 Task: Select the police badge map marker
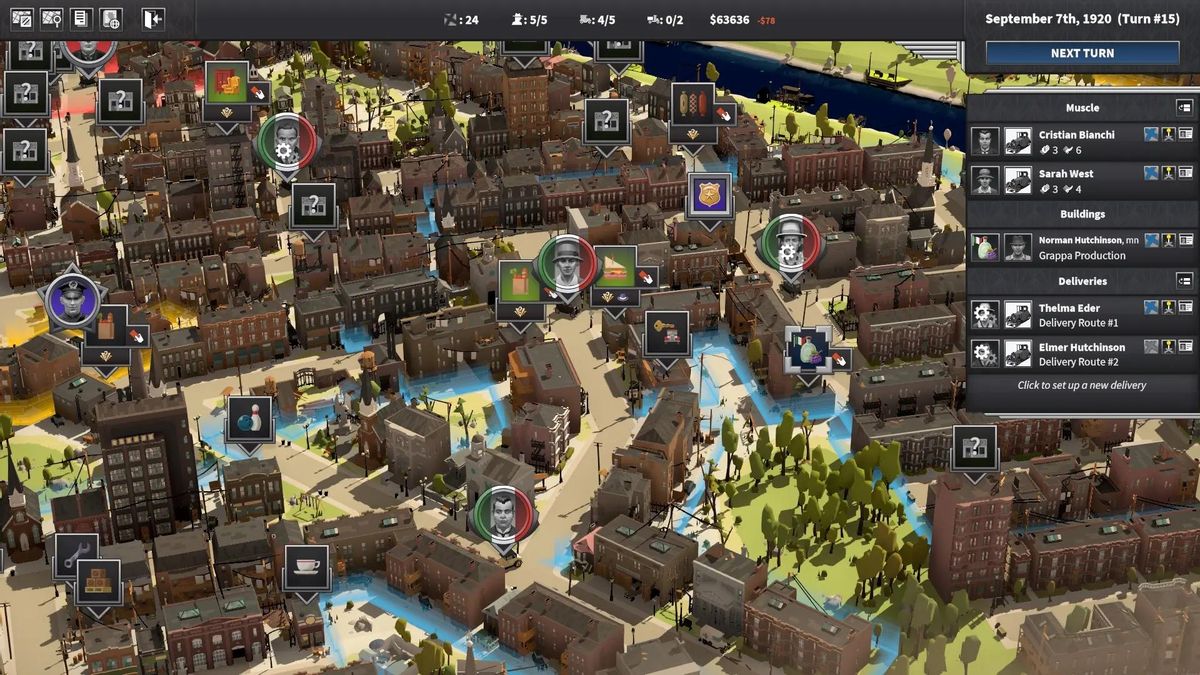click(710, 193)
